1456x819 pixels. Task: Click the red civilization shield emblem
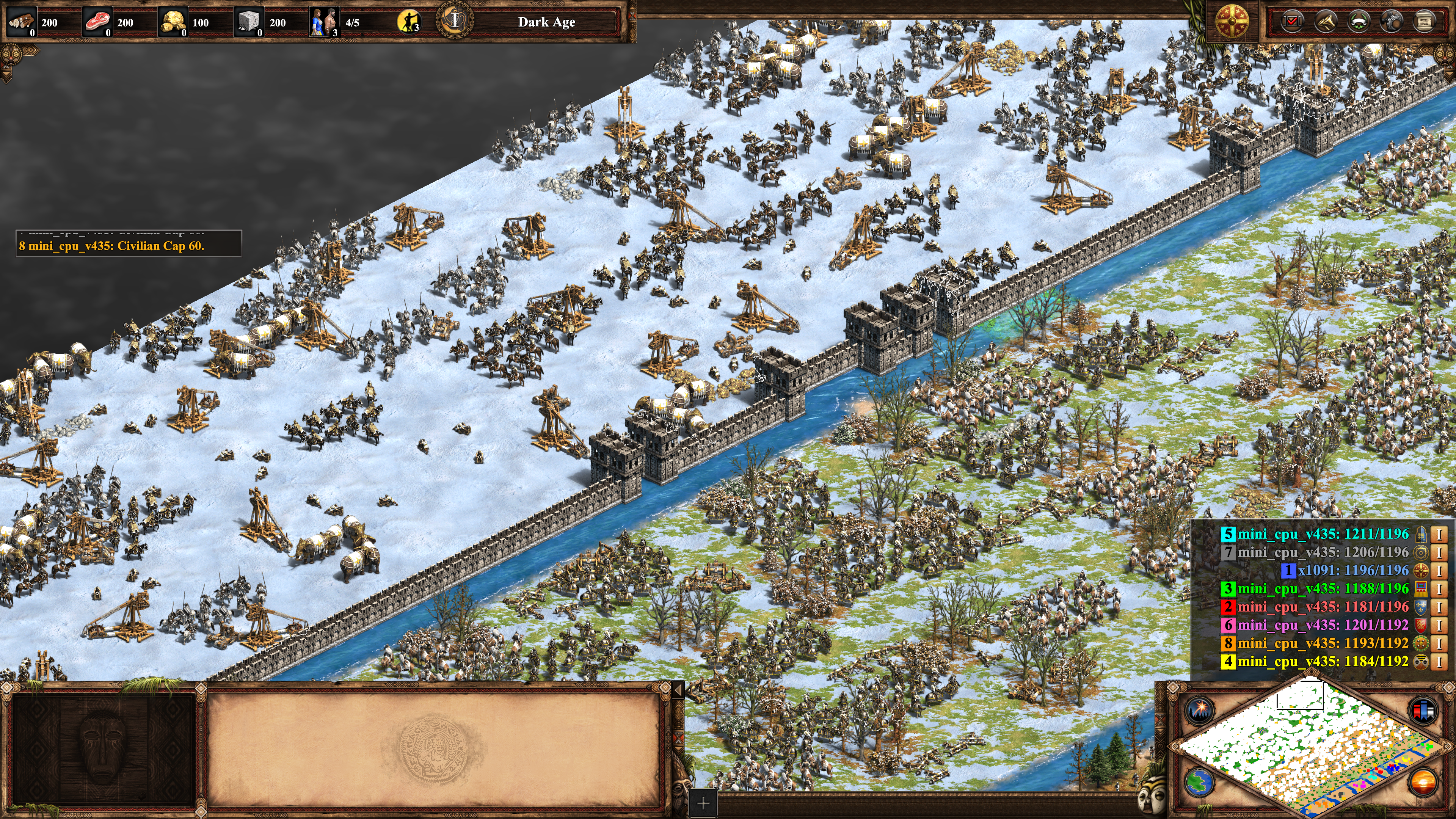tap(1232, 22)
